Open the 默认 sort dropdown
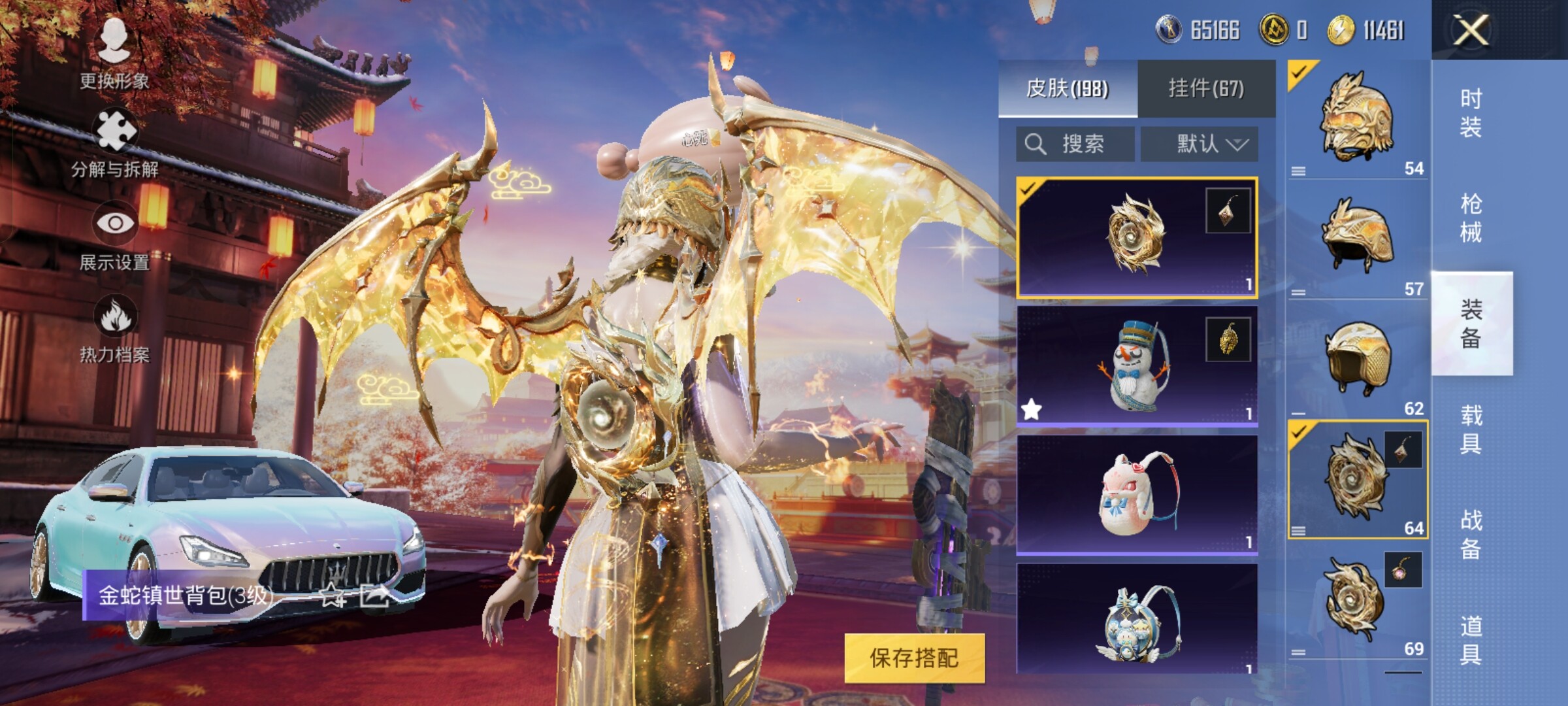The height and width of the screenshot is (706, 1568). coord(1200,144)
